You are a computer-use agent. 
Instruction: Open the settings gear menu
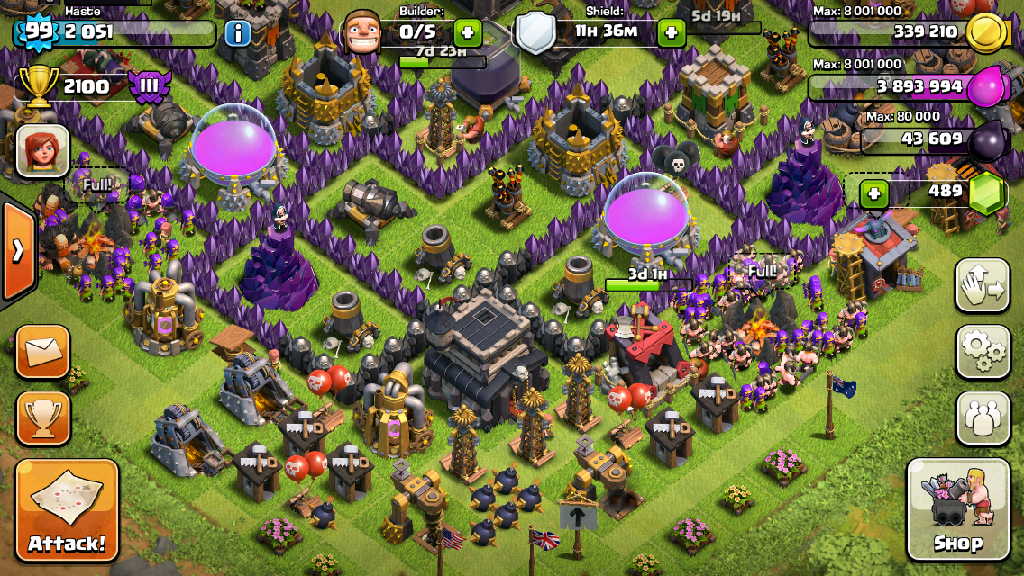983,351
